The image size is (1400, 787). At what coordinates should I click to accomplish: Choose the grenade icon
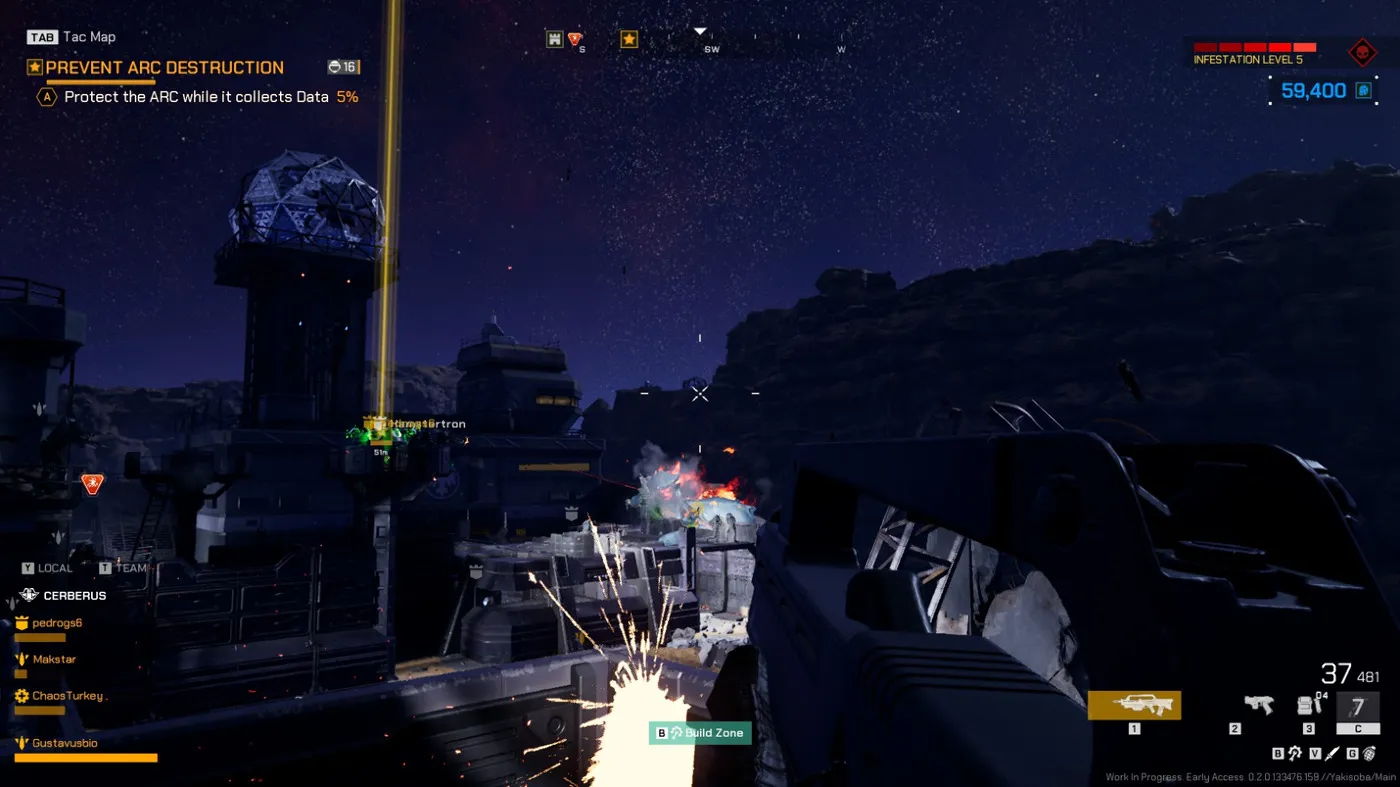pyautogui.click(x=1368, y=753)
